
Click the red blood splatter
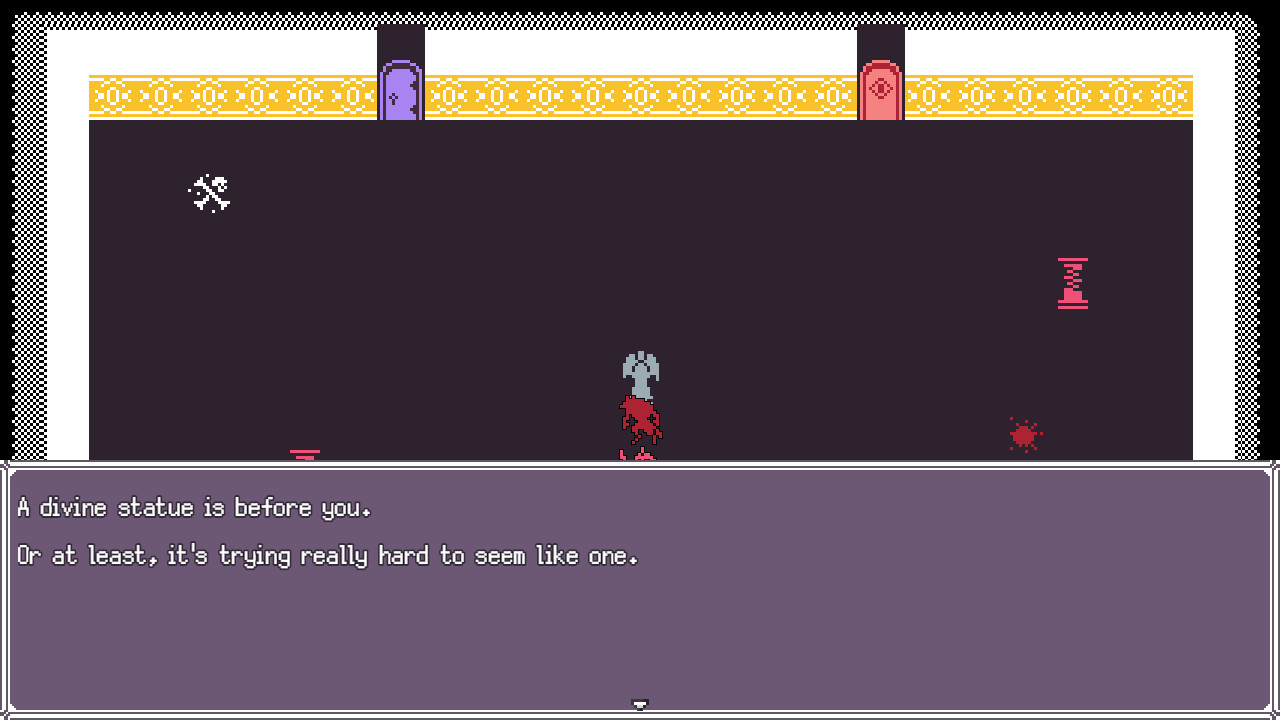tap(1023, 434)
